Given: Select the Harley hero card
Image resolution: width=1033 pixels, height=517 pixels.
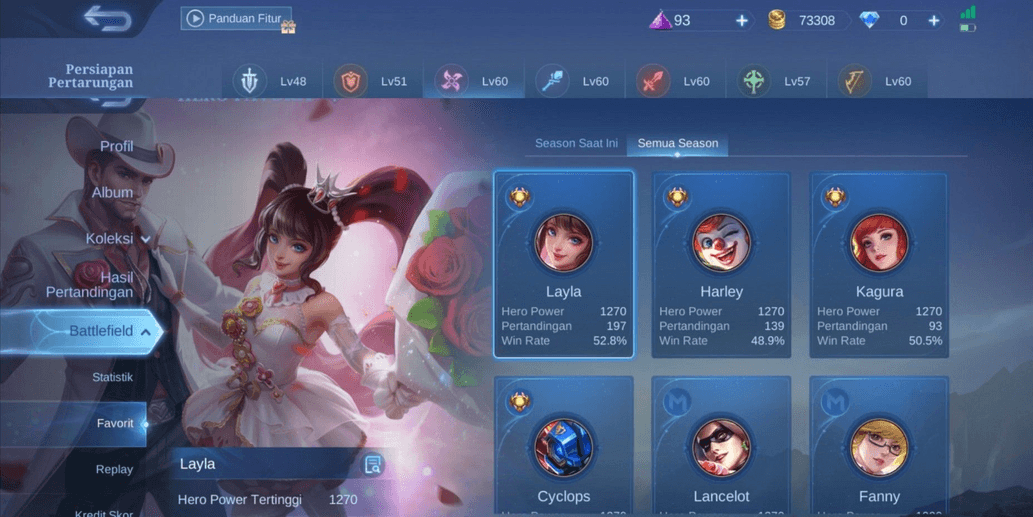Looking at the screenshot, I should (721, 264).
